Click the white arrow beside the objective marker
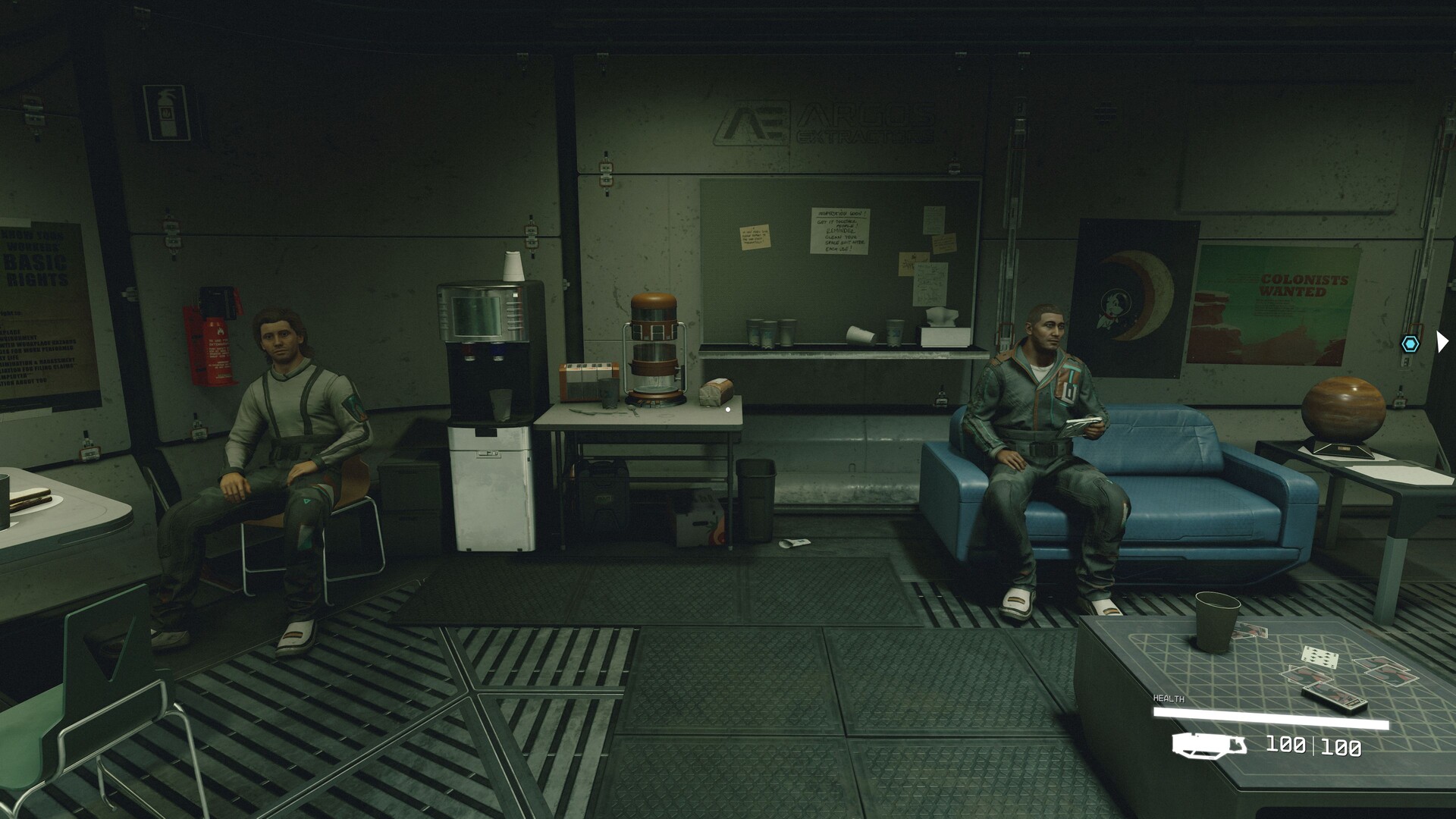Image resolution: width=1456 pixels, height=819 pixels. point(1442,342)
